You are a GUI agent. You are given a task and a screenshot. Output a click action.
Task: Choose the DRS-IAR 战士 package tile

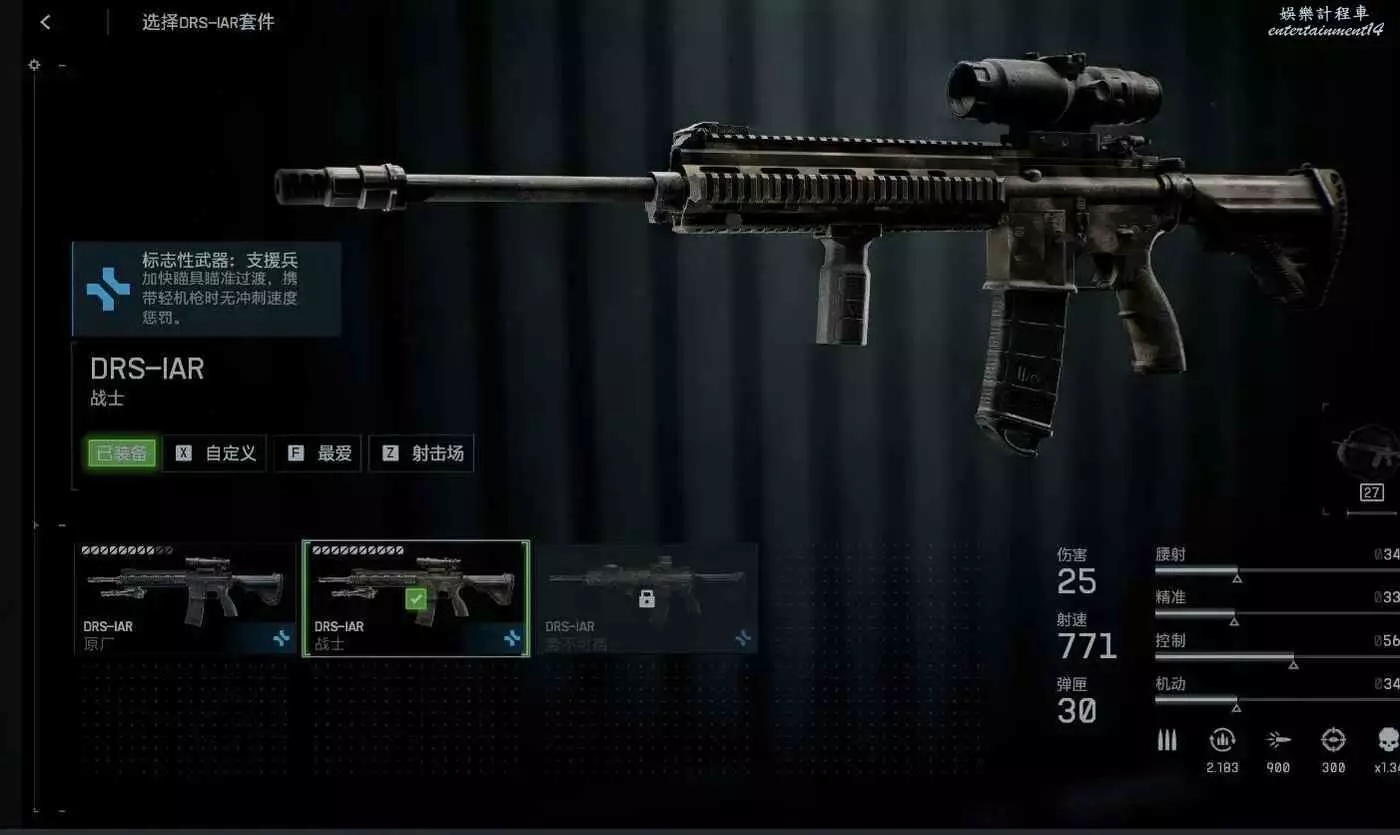(416, 598)
